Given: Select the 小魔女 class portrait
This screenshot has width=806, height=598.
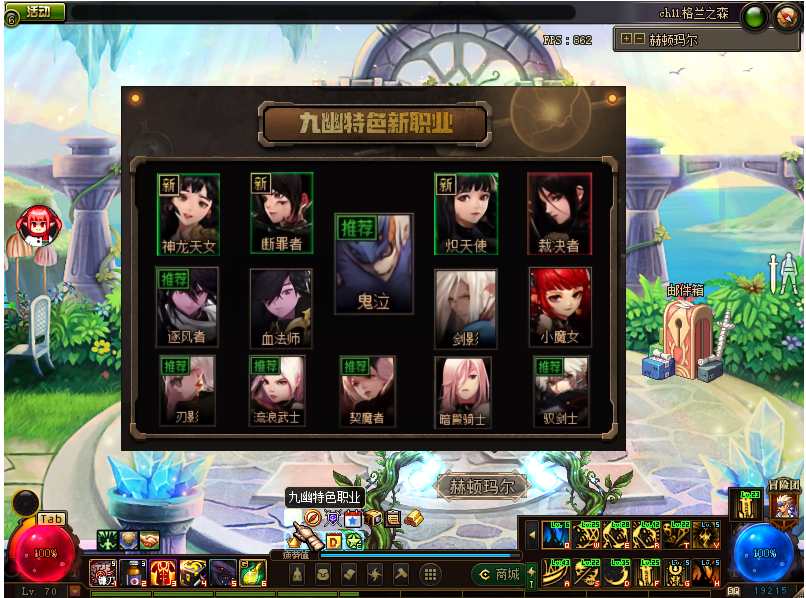Looking at the screenshot, I should (x=559, y=305).
